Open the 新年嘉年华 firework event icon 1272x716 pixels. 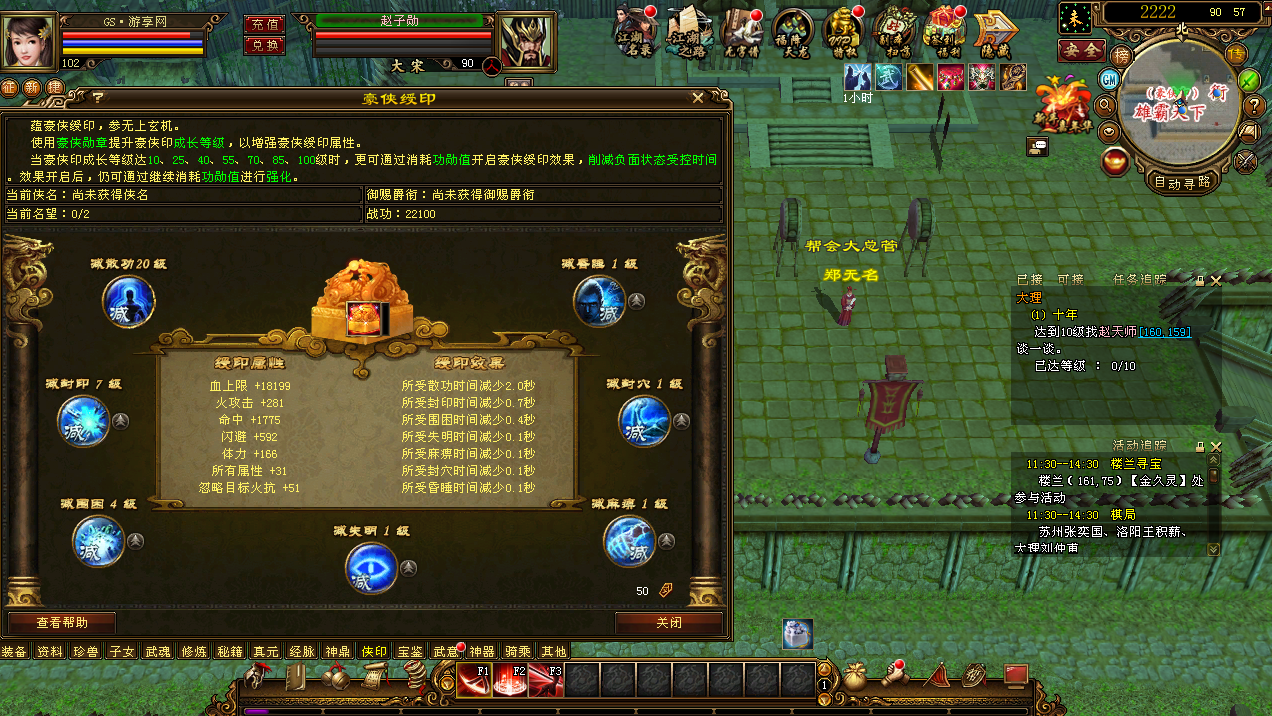coord(1061,105)
